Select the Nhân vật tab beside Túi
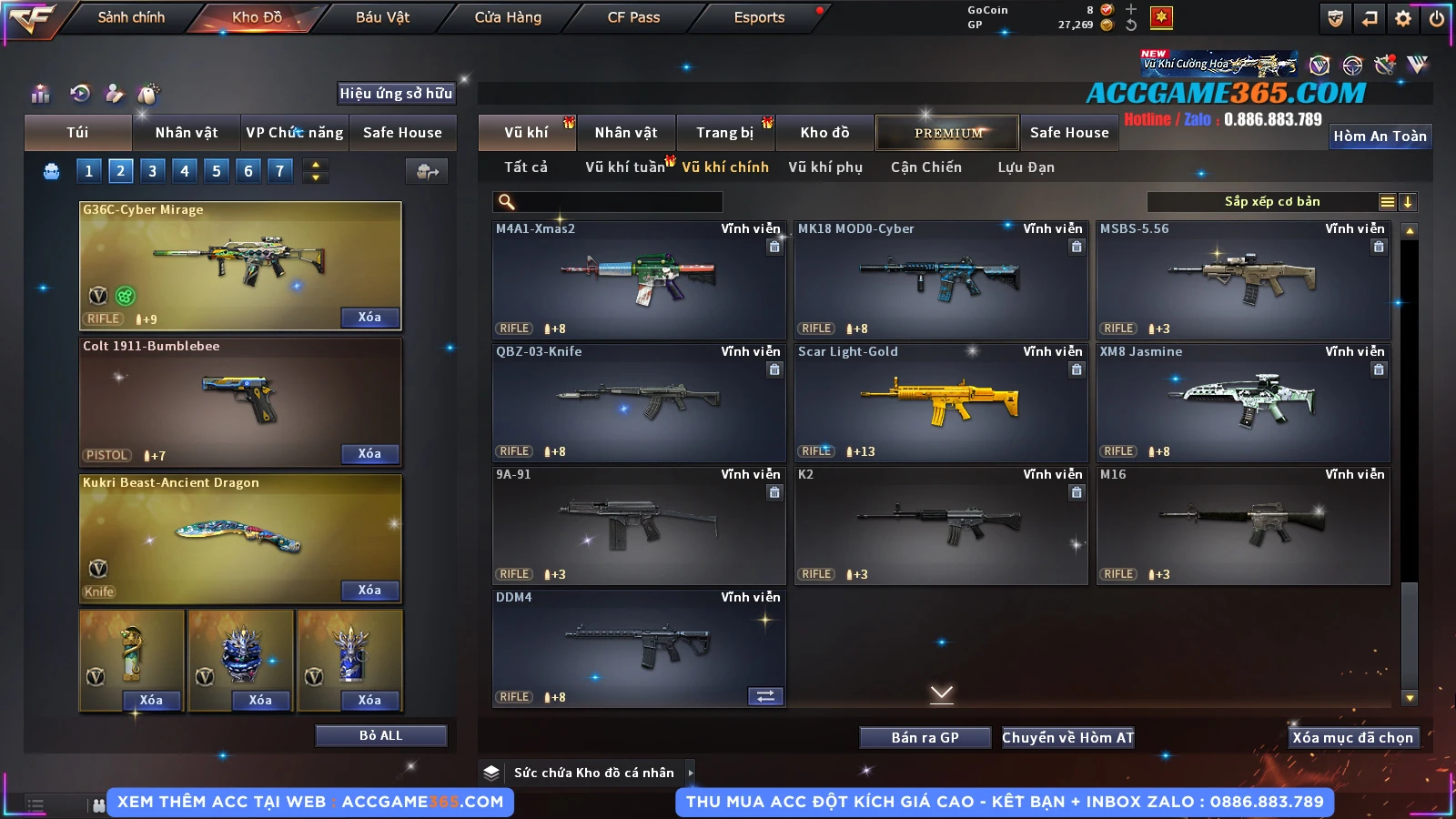1456x819 pixels. (x=186, y=133)
